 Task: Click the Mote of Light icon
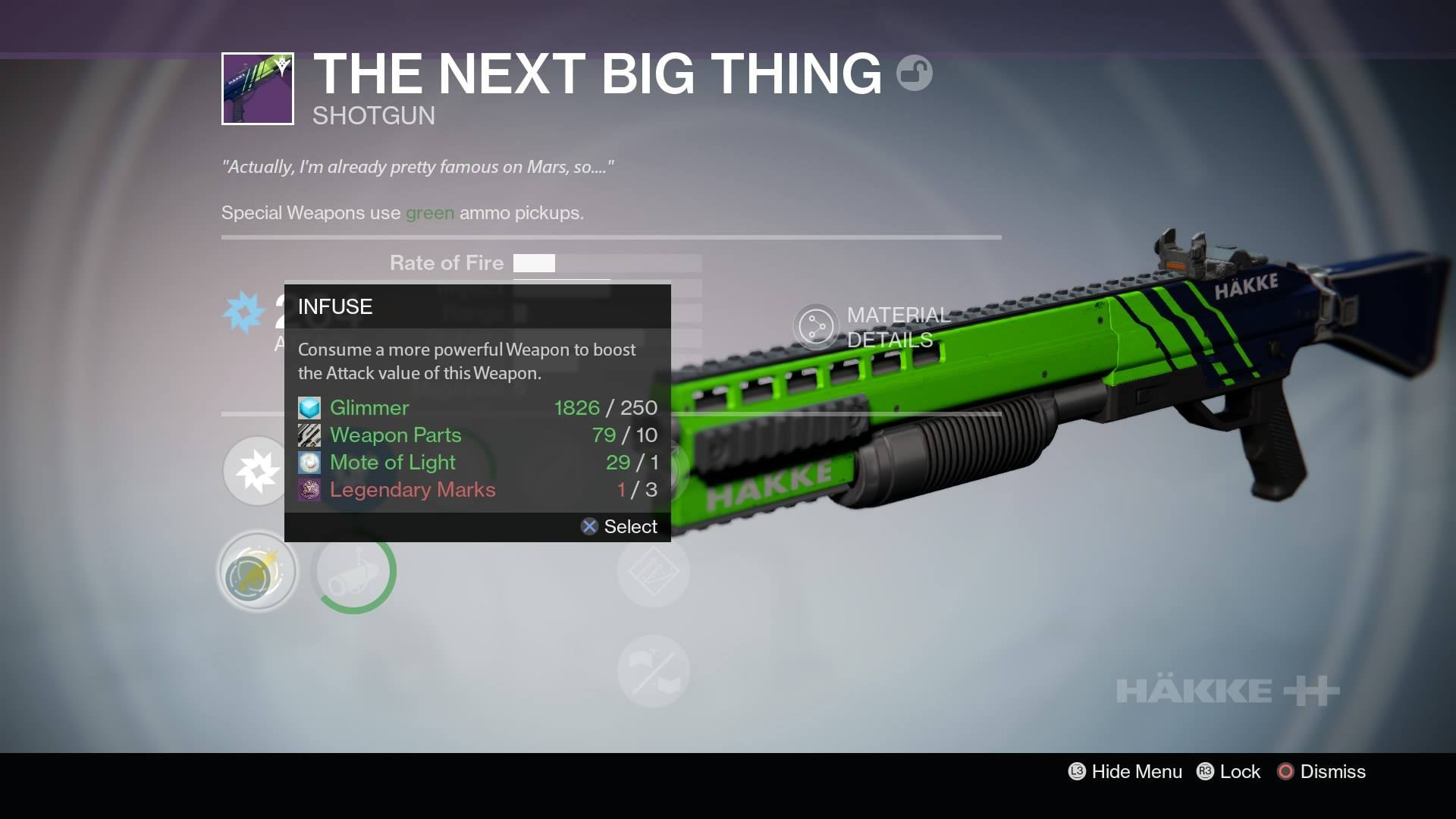click(308, 462)
